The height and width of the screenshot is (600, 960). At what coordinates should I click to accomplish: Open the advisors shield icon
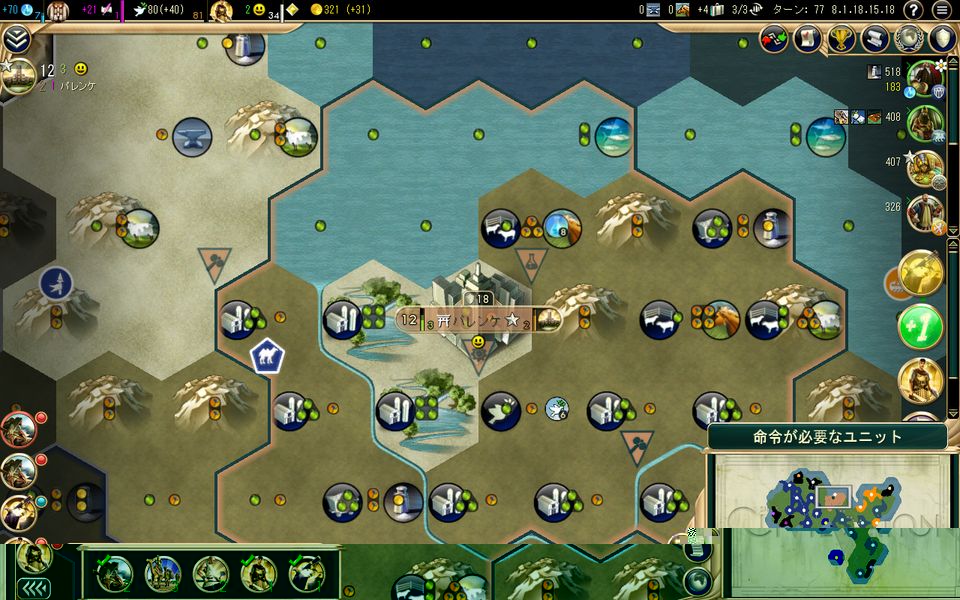point(942,39)
